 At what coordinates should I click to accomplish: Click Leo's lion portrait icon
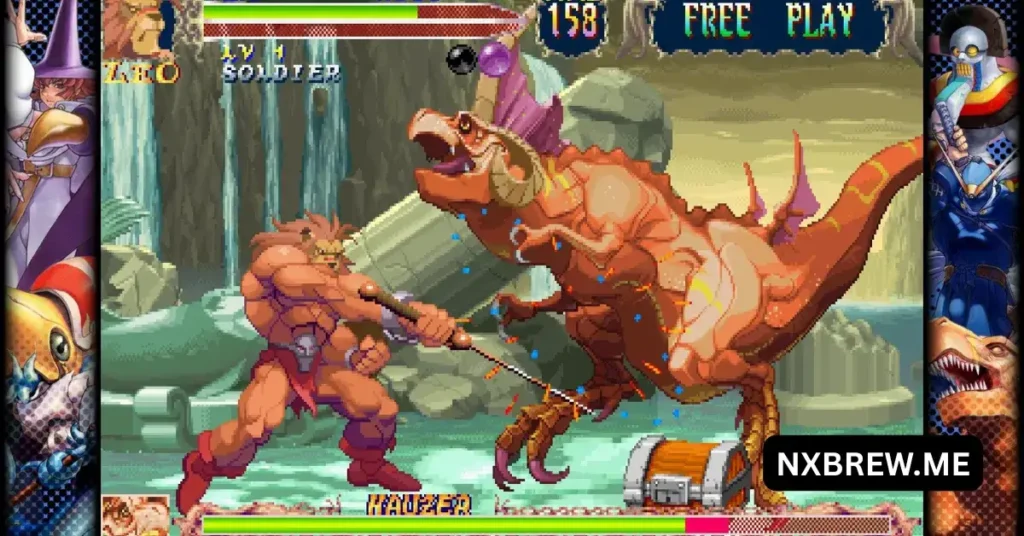(x=136, y=28)
